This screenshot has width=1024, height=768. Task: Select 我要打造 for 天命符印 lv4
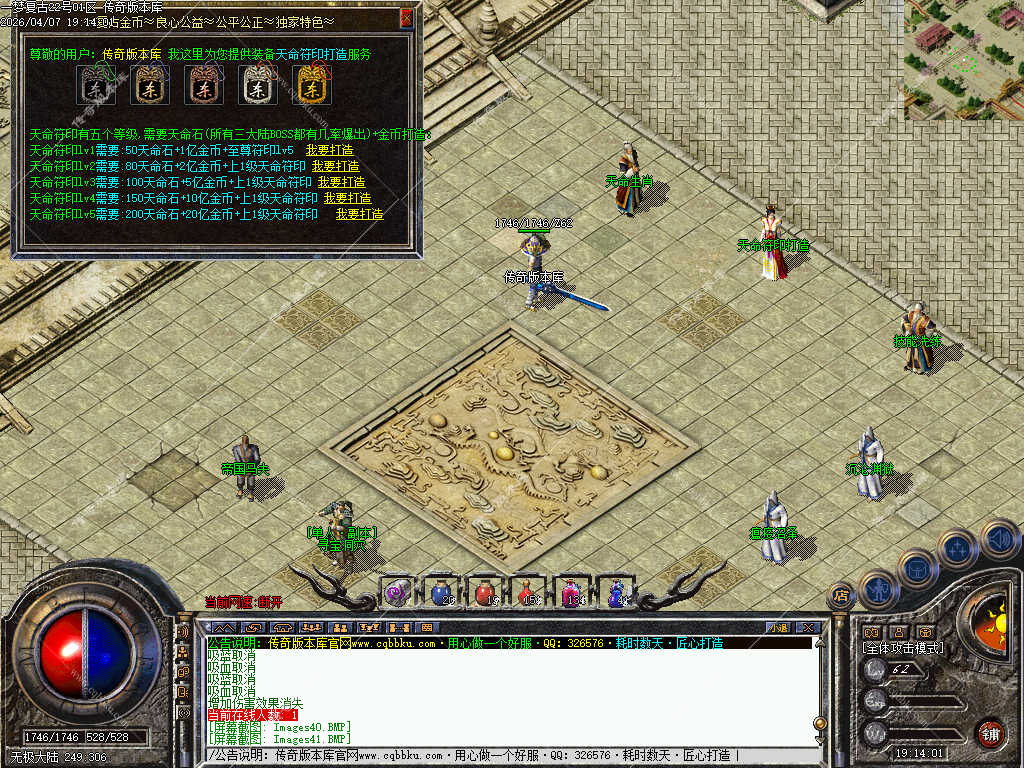tap(347, 198)
